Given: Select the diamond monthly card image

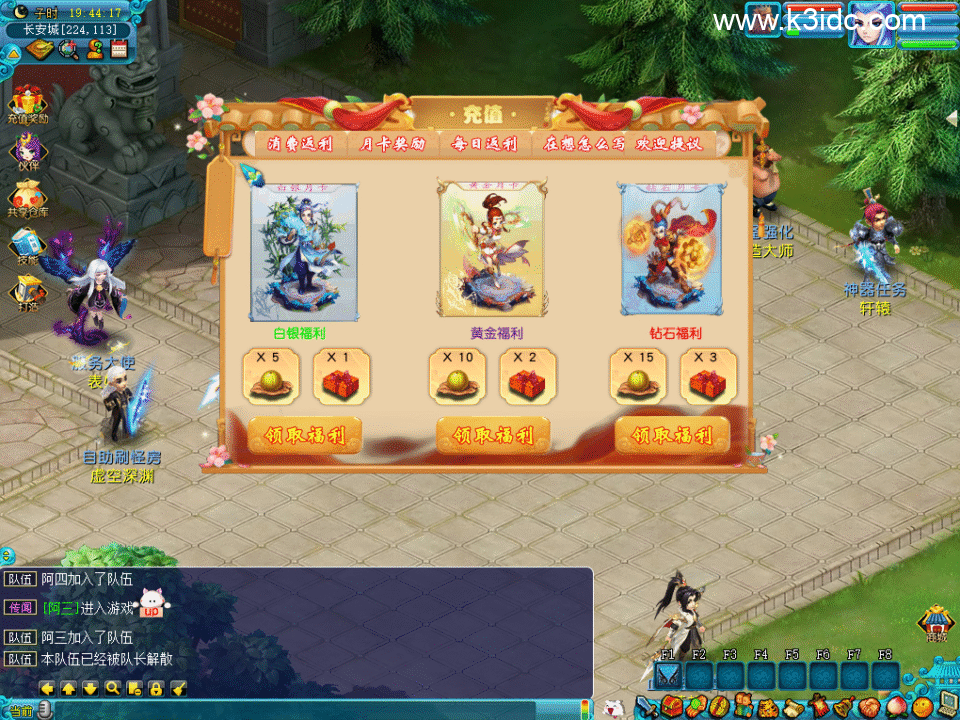Looking at the screenshot, I should (669, 251).
